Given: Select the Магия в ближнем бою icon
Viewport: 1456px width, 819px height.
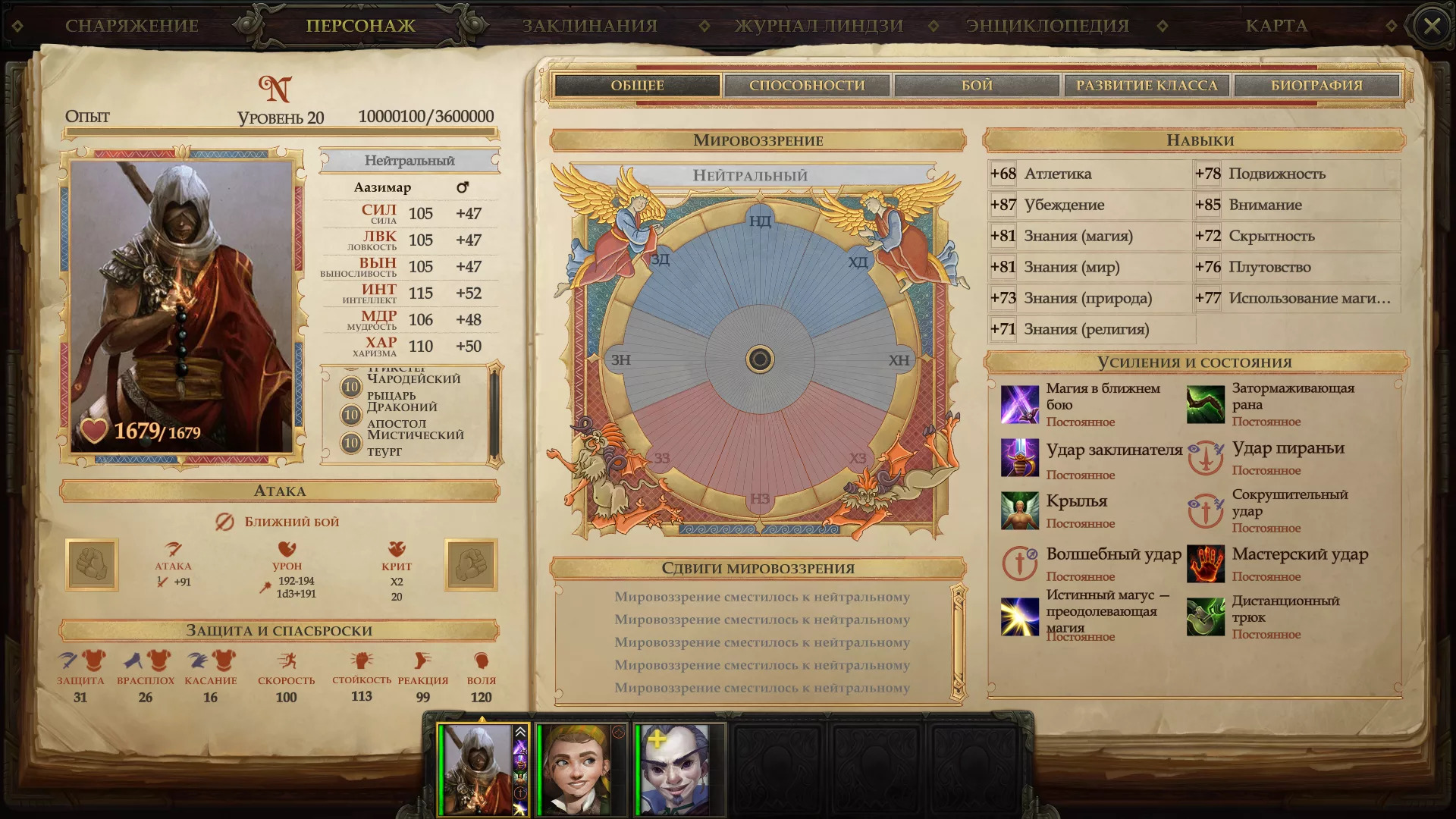Looking at the screenshot, I should coord(1019,404).
